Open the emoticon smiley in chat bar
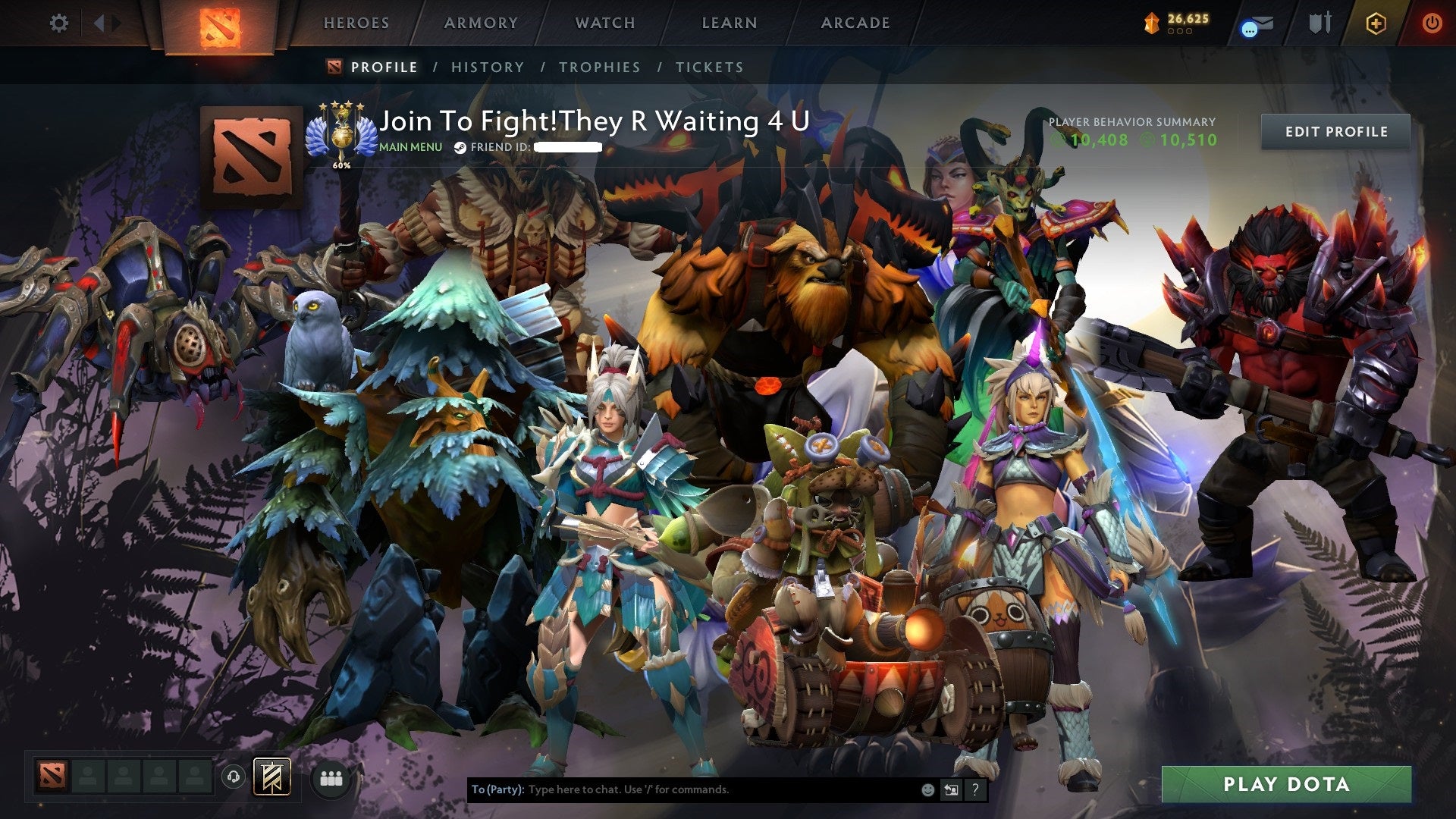 tap(927, 789)
